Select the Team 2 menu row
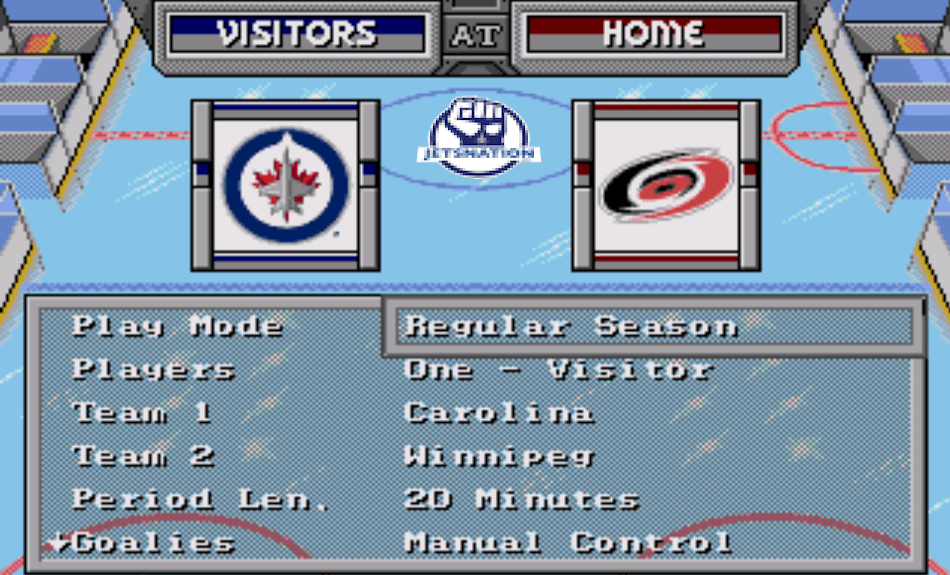 coord(143,456)
